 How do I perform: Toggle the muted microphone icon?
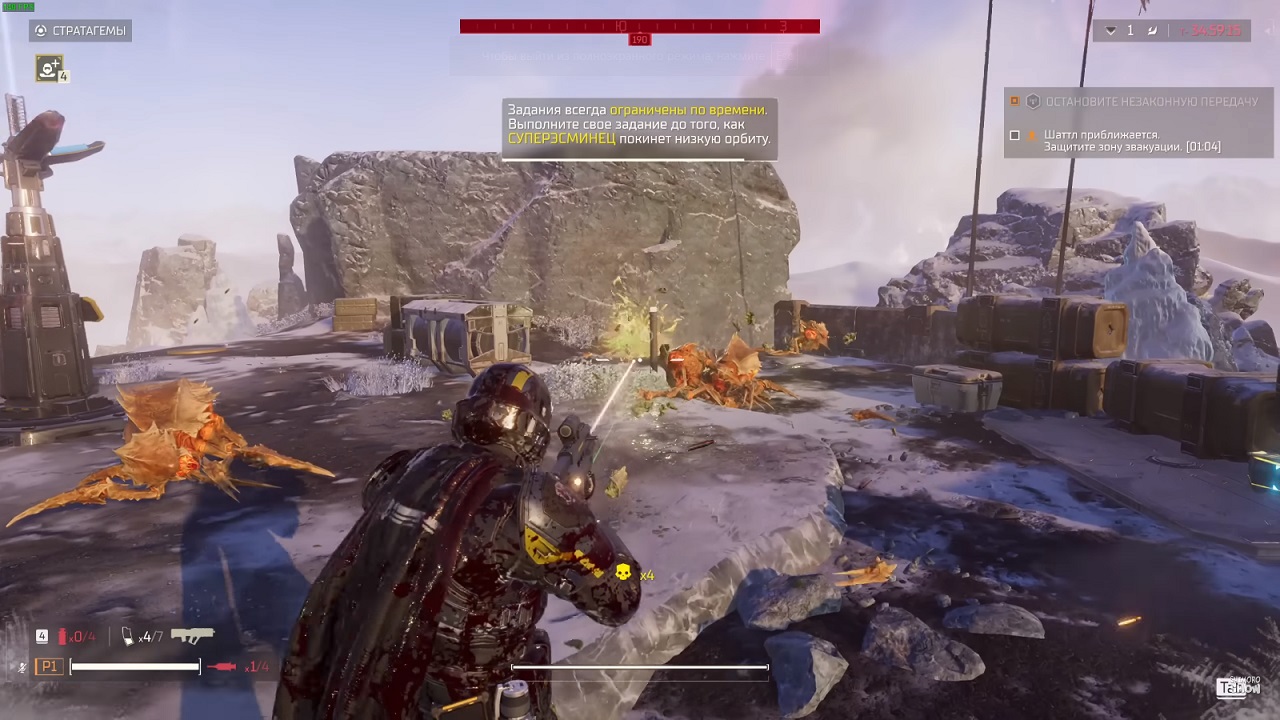pos(21,666)
